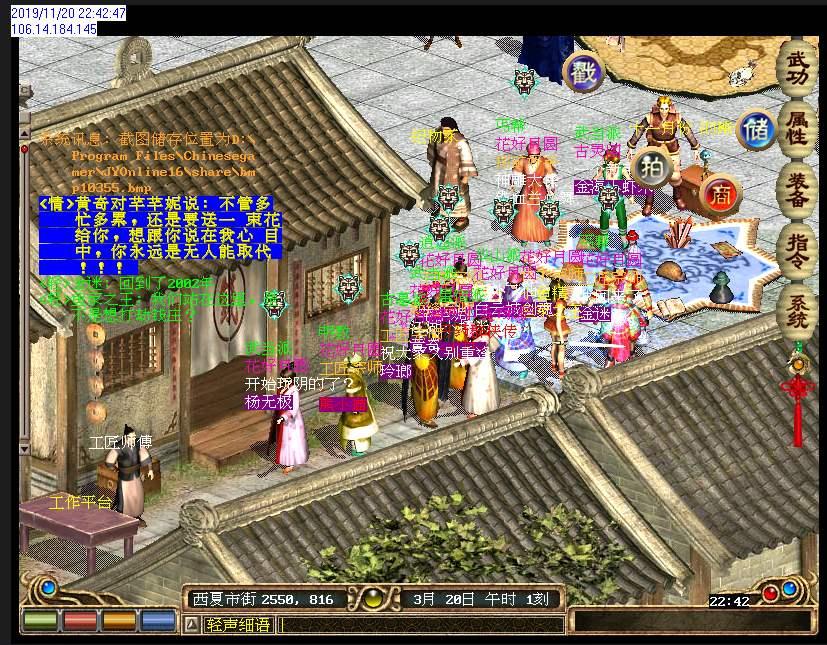Open the 武功 (martial arts) lantern menu
827x645 pixels.
tap(798, 68)
